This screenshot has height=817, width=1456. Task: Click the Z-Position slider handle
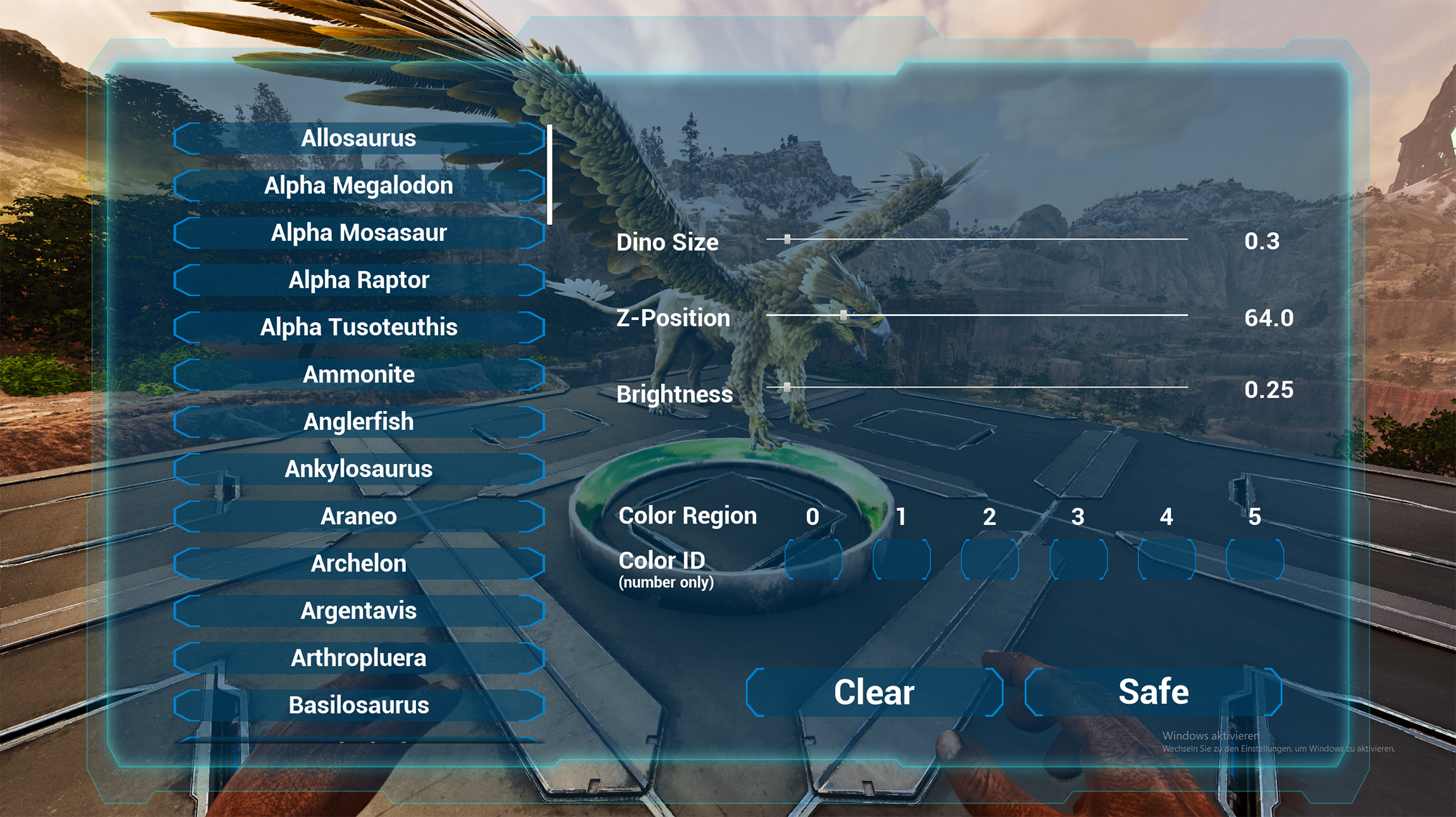[x=843, y=315]
